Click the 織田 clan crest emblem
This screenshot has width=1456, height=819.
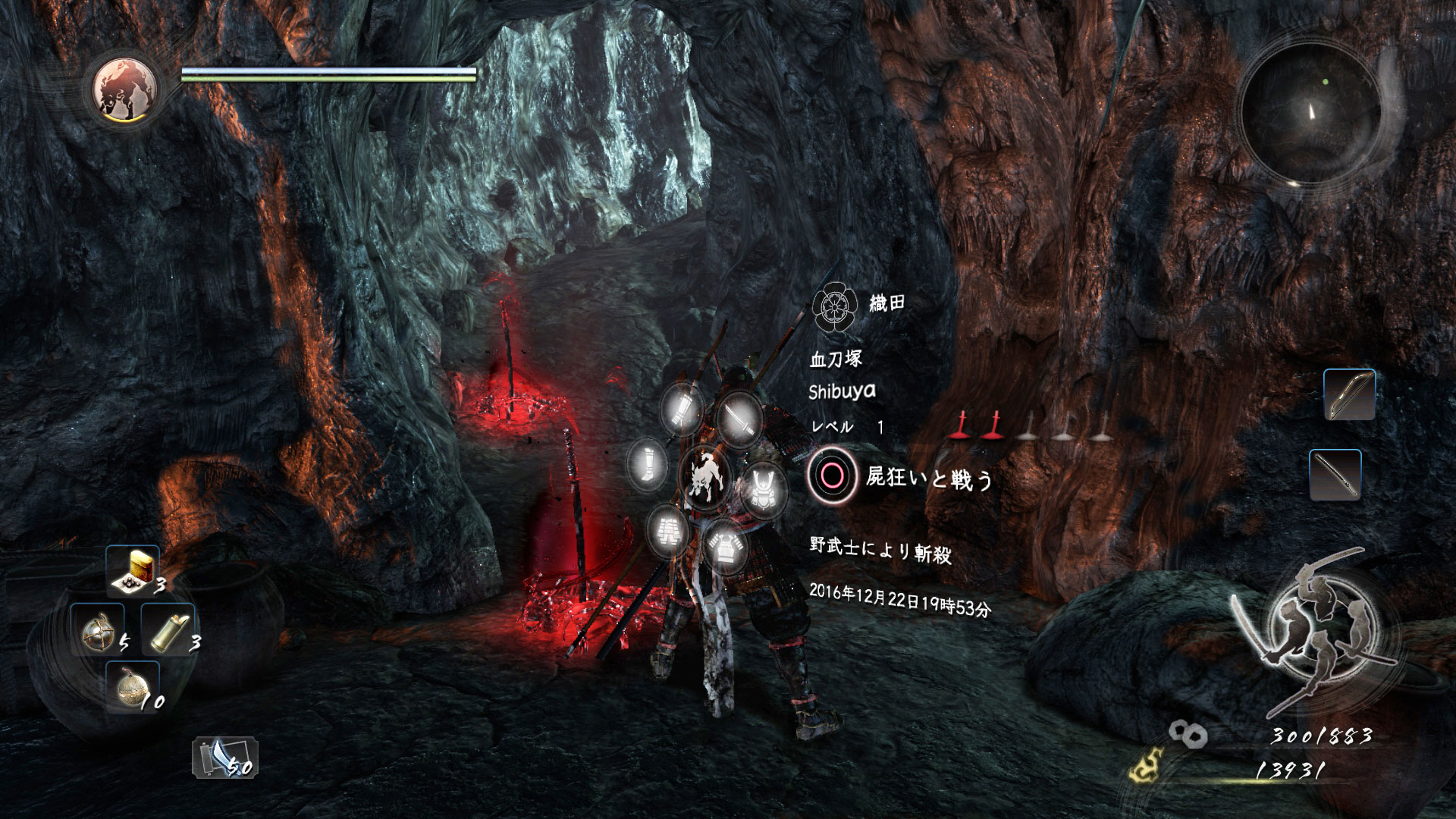pyautogui.click(x=833, y=306)
